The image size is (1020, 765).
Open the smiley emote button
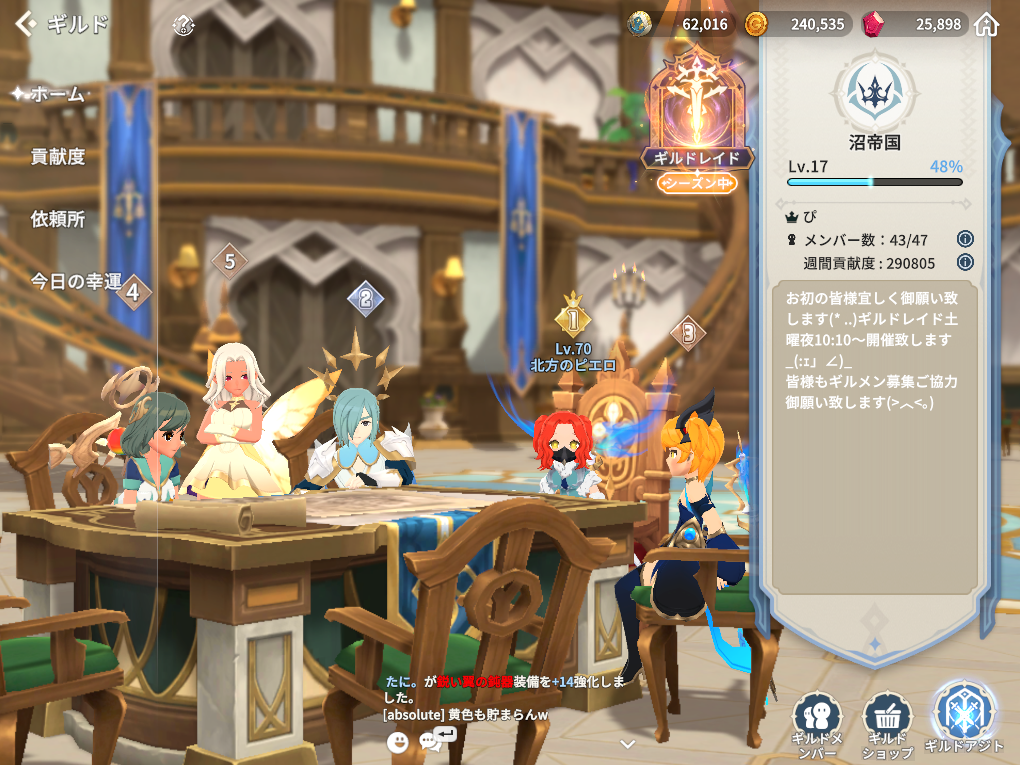pyautogui.click(x=398, y=741)
